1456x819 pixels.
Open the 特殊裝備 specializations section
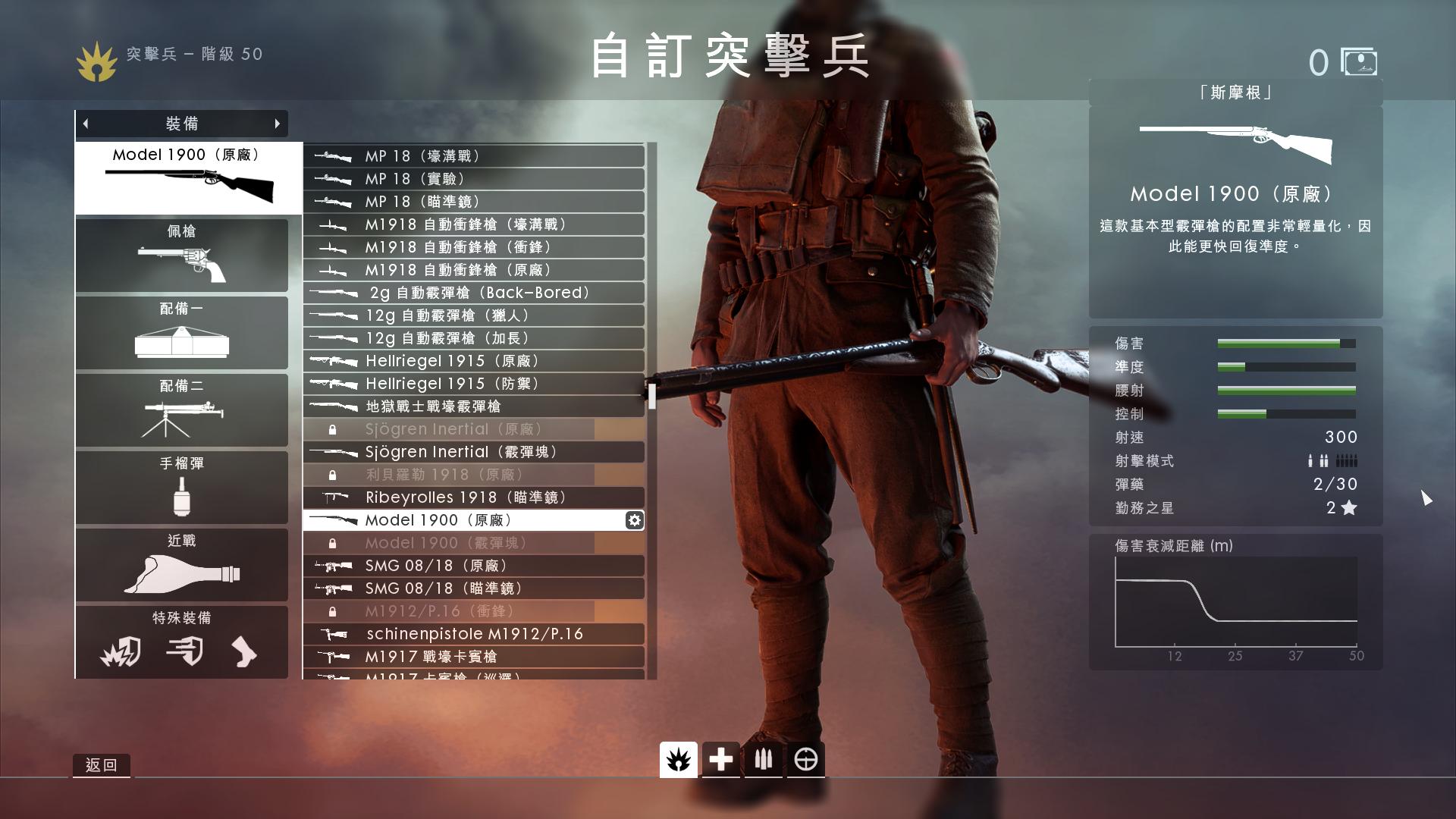181,618
